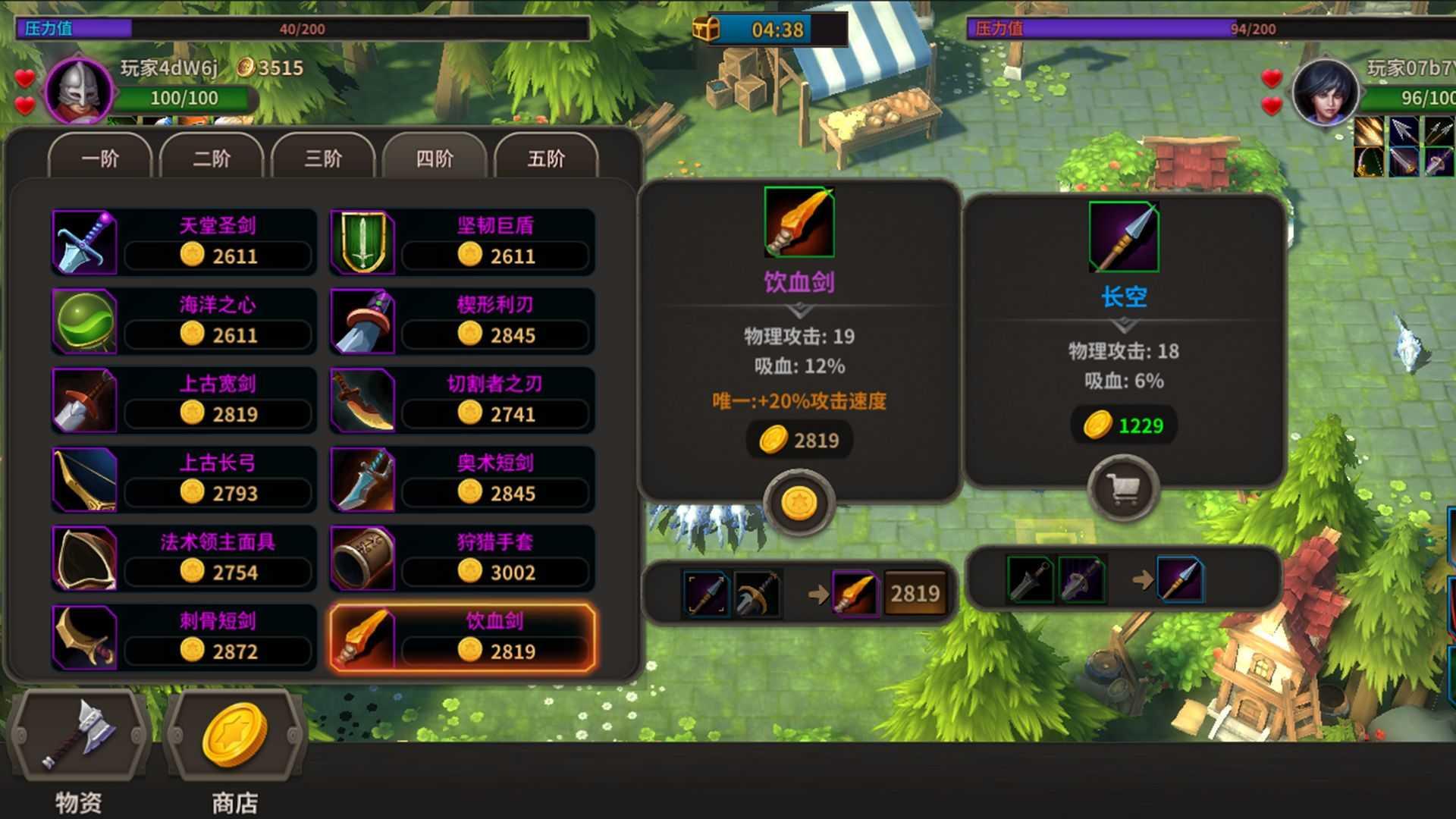The width and height of the screenshot is (1456, 819).
Task: Open the 三阶 item tier tab
Action: coord(322,159)
